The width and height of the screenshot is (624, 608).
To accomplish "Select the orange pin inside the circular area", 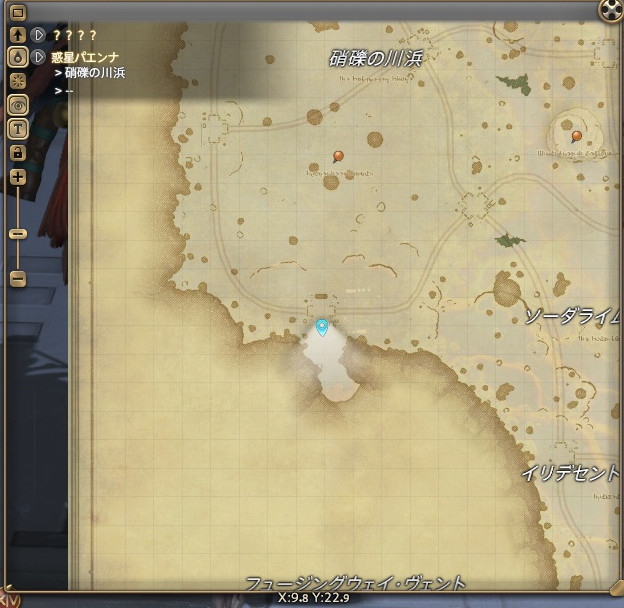I will tap(577, 136).
